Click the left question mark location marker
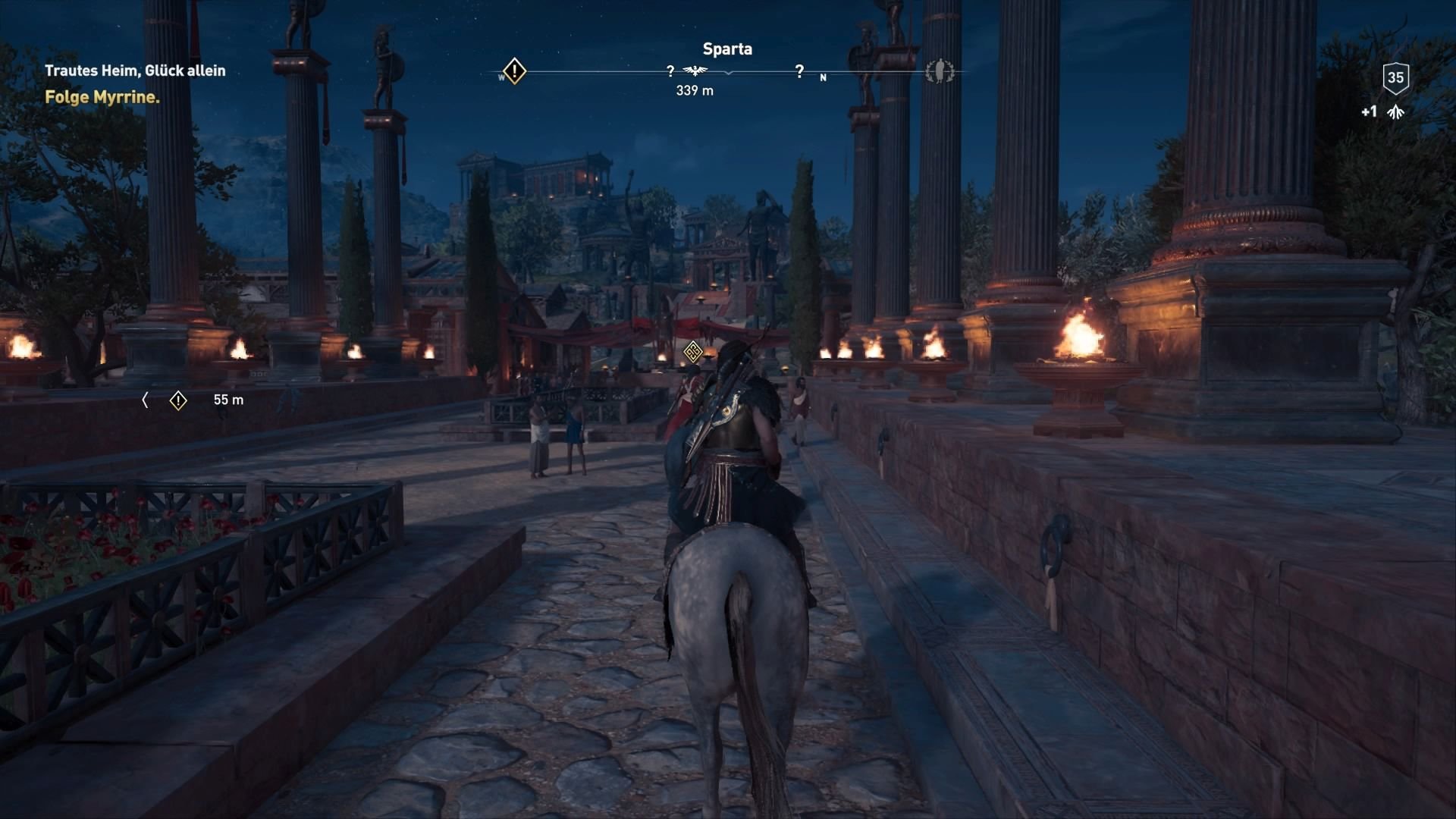Image resolution: width=1456 pixels, height=819 pixels. coord(669,72)
